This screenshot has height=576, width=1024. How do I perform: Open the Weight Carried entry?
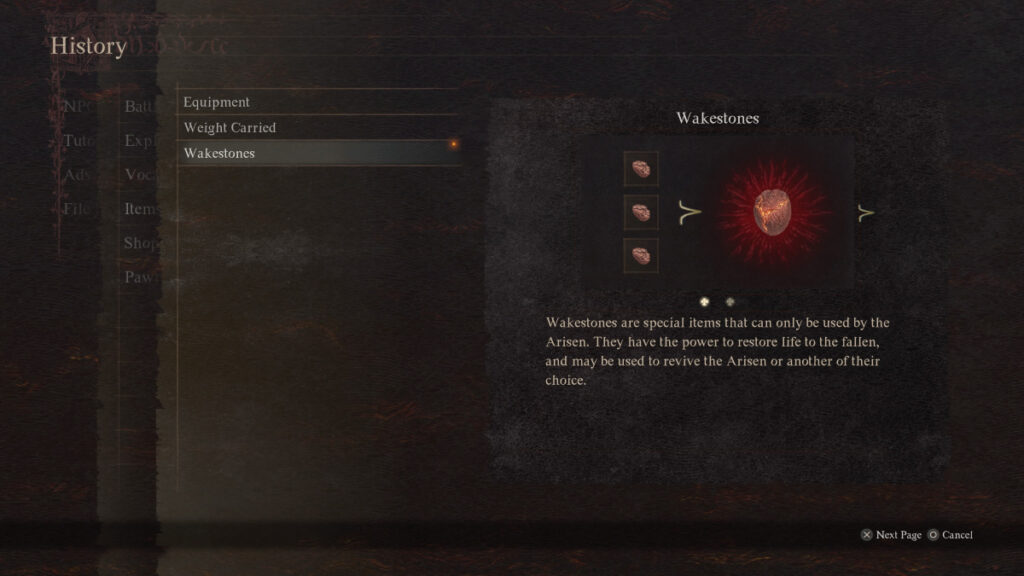tap(230, 128)
